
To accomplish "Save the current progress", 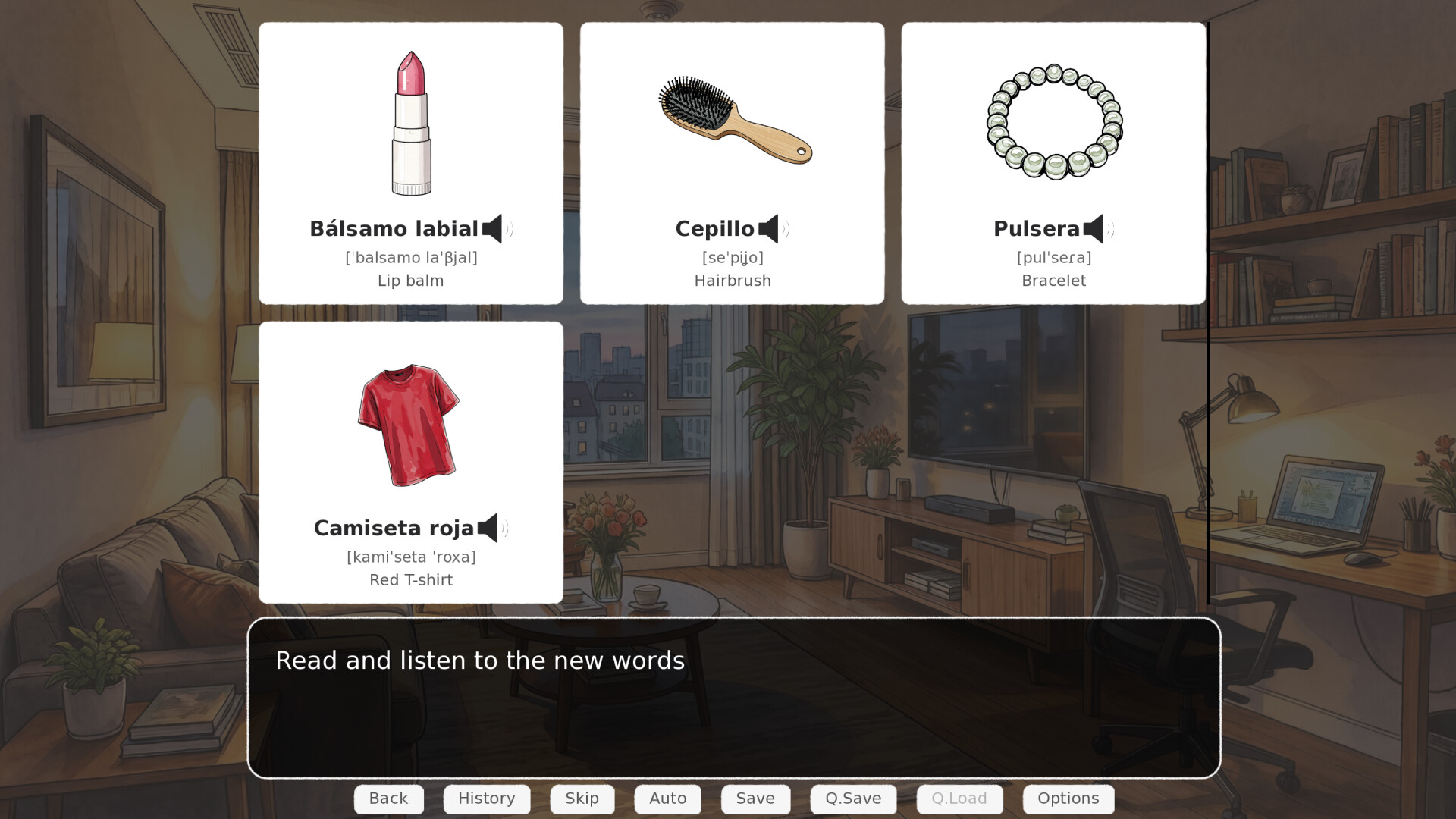I will (x=755, y=799).
